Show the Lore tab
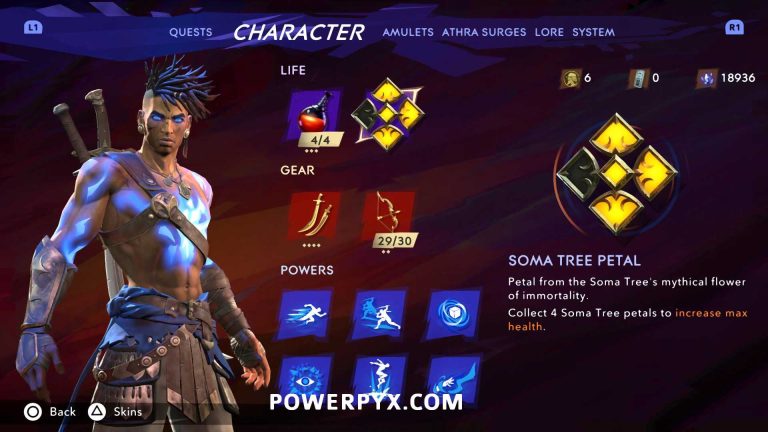 pyautogui.click(x=549, y=32)
